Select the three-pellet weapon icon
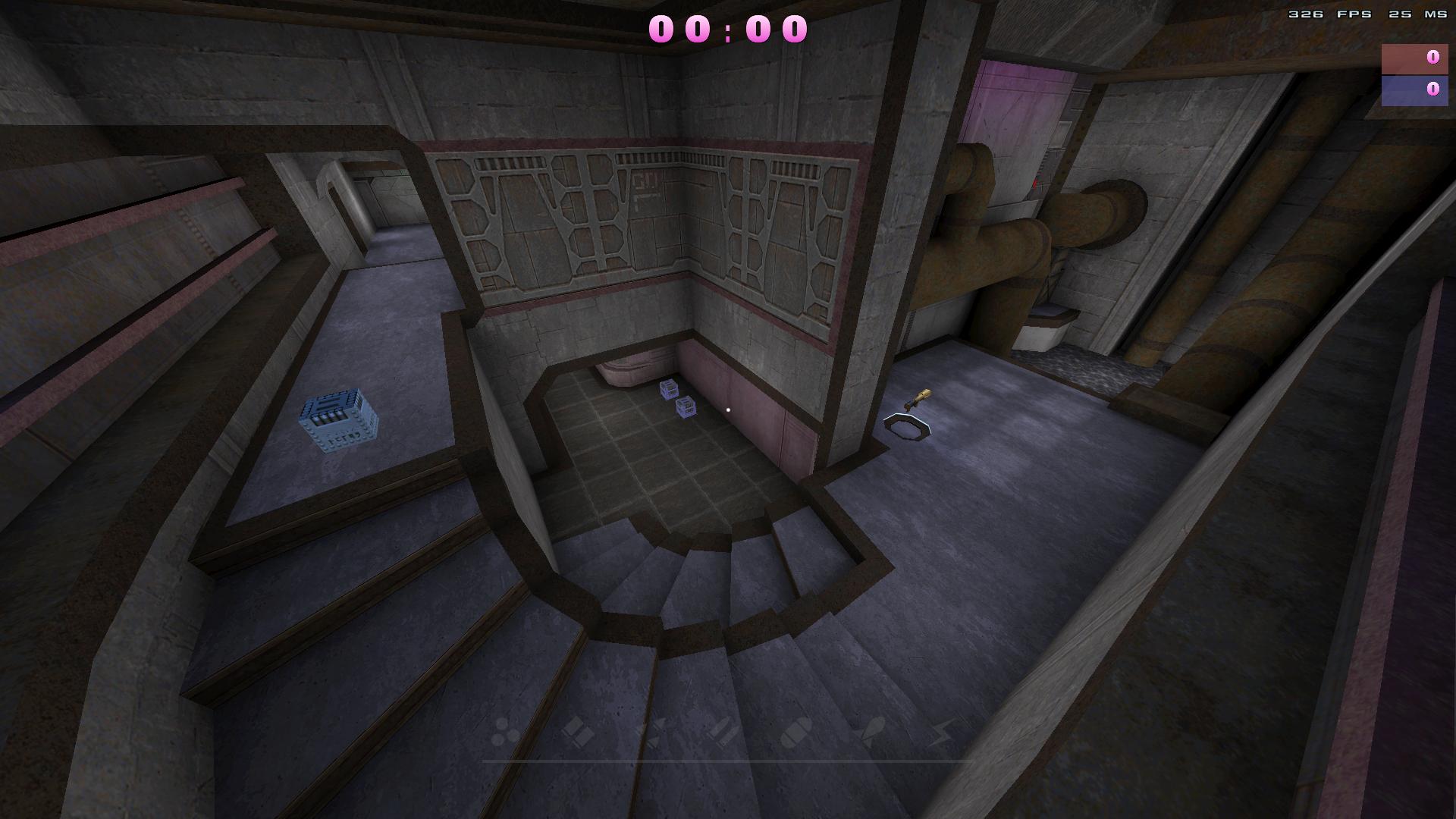 pyautogui.click(x=503, y=732)
